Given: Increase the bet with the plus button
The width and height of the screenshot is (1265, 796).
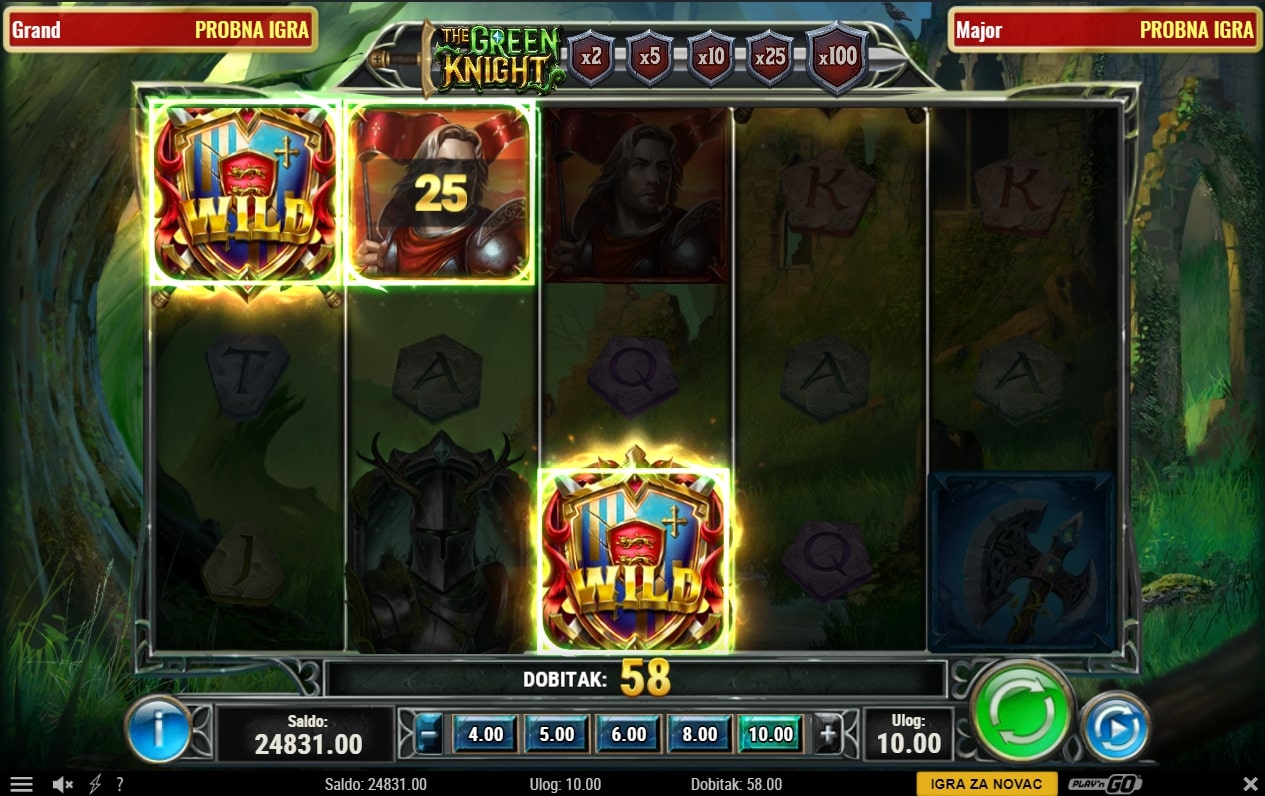Looking at the screenshot, I should pos(828,734).
